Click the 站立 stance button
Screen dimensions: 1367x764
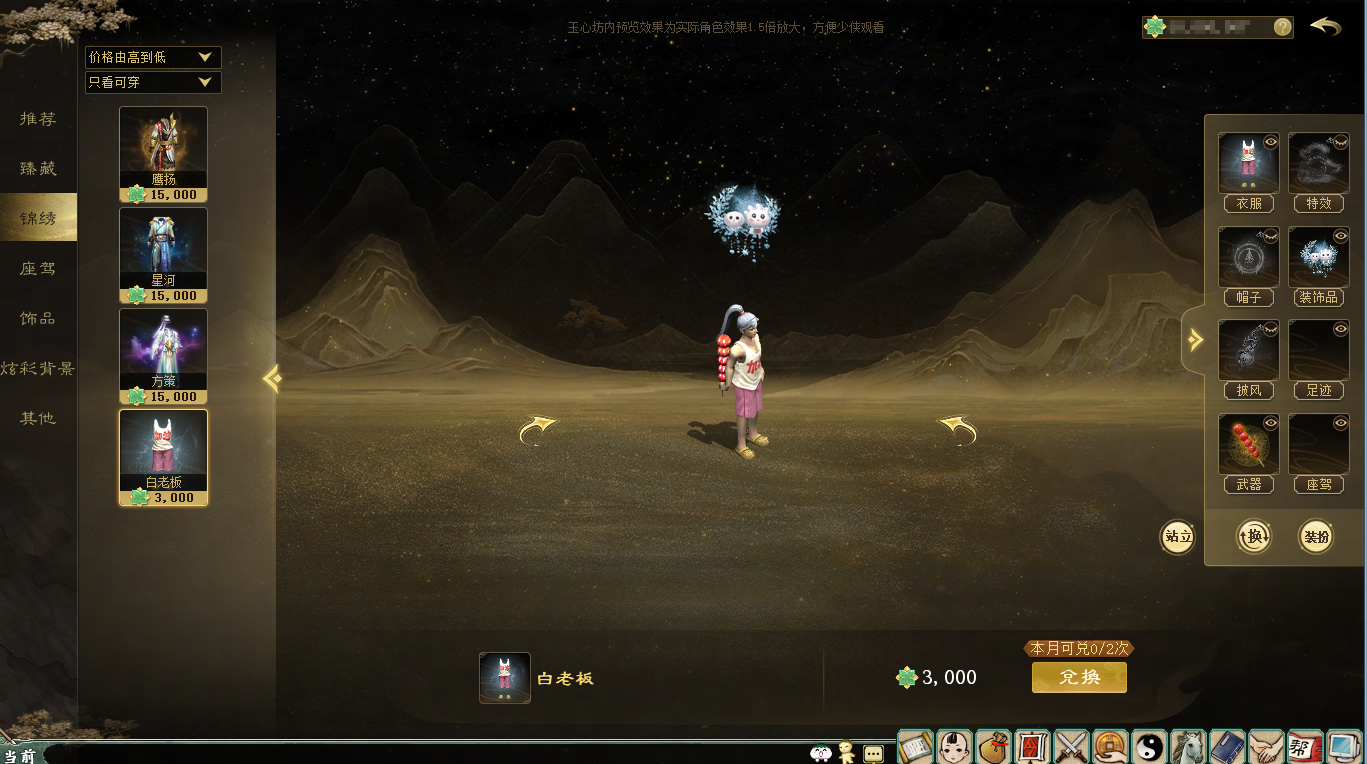point(1178,537)
